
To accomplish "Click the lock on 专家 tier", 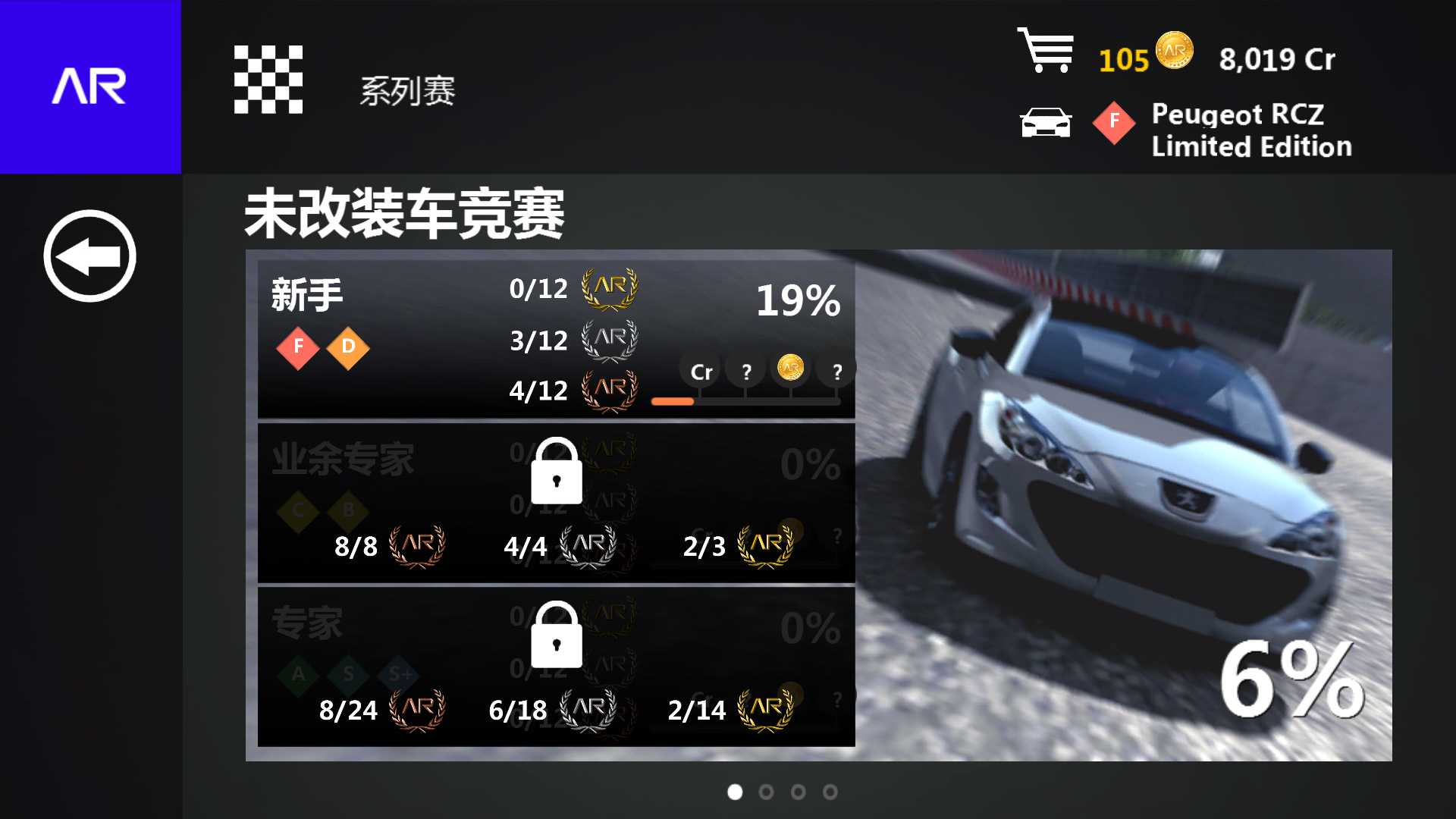I will (x=557, y=637).
